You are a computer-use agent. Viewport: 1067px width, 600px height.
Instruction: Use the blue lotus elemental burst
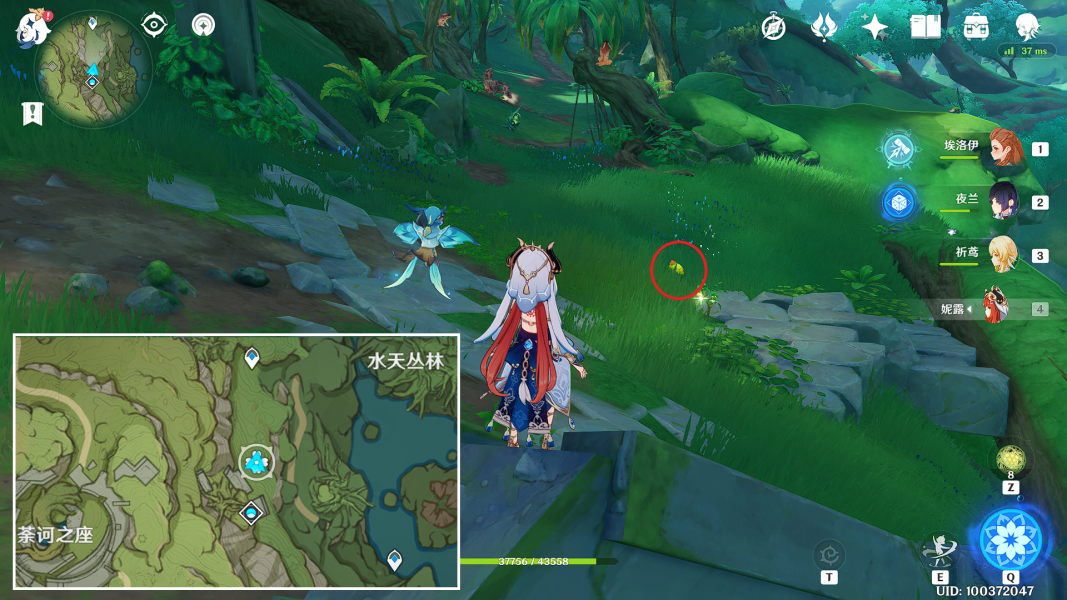click(1010, 539)
